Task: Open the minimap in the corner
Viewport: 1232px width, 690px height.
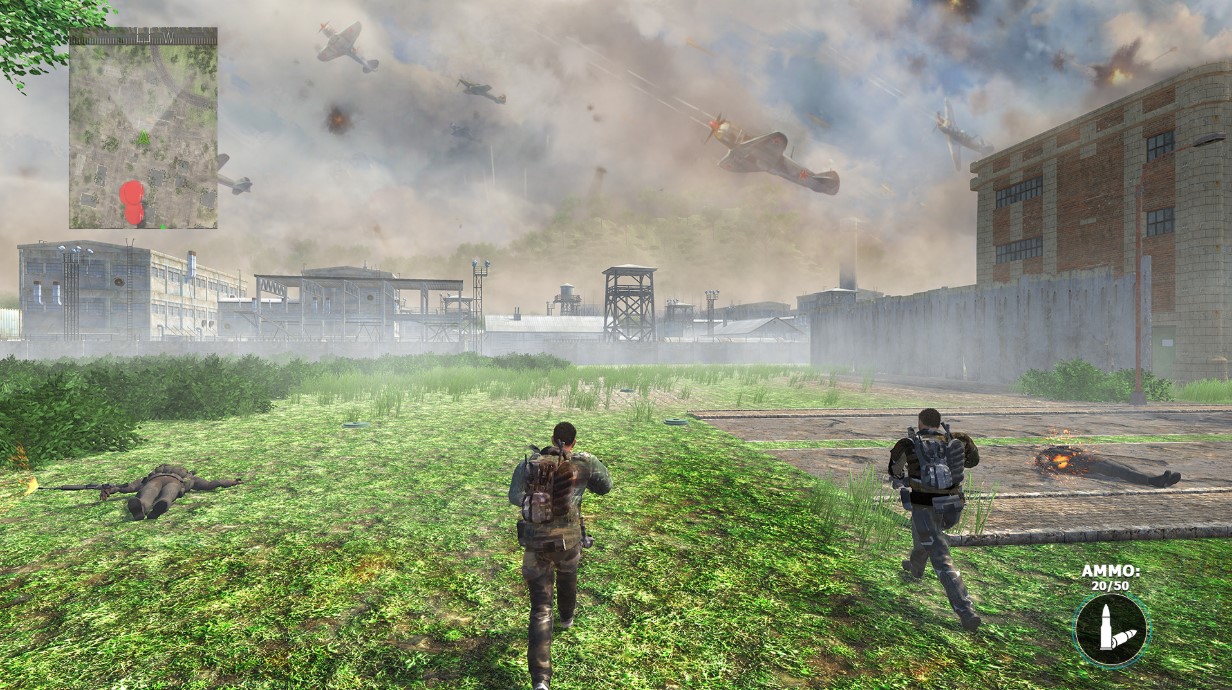Action: tap(143, 128)
